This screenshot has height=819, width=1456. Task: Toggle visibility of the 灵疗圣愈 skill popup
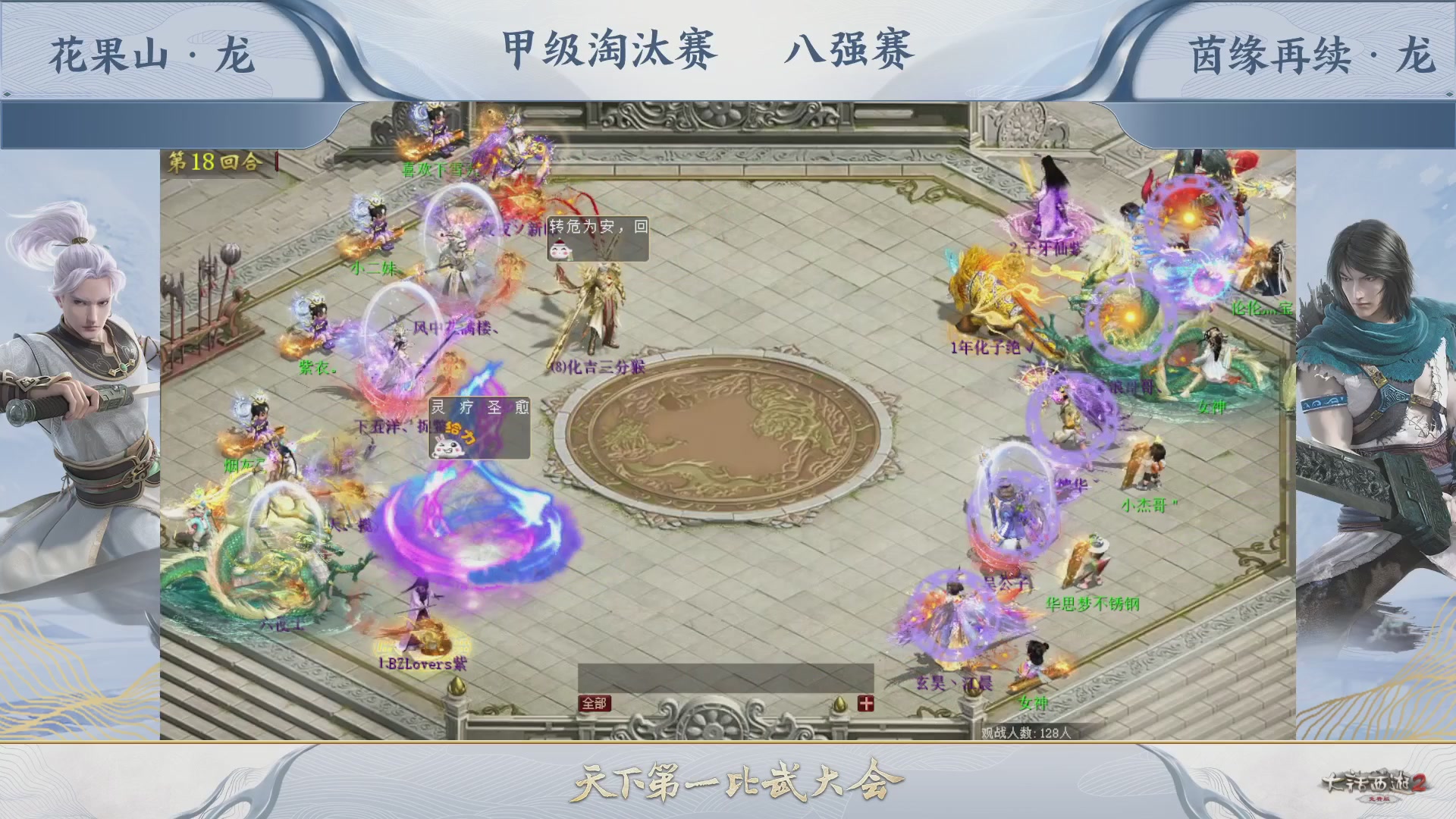(x=479, y=407)
